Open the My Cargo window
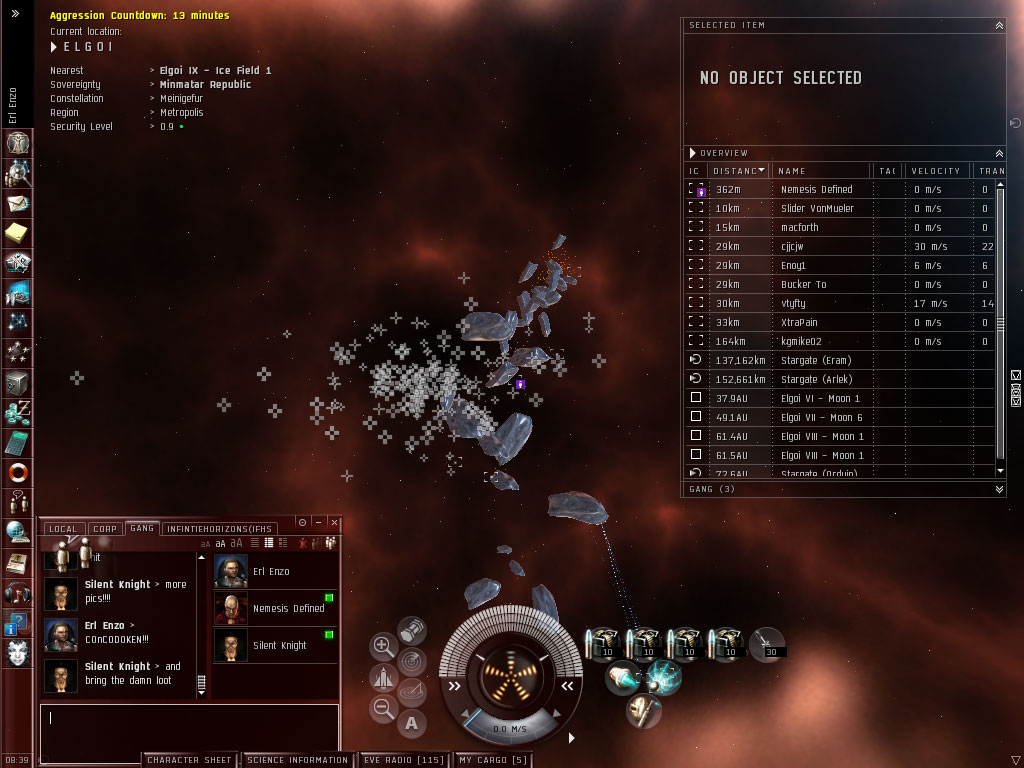1024x768 pixels. pos(493,760)
